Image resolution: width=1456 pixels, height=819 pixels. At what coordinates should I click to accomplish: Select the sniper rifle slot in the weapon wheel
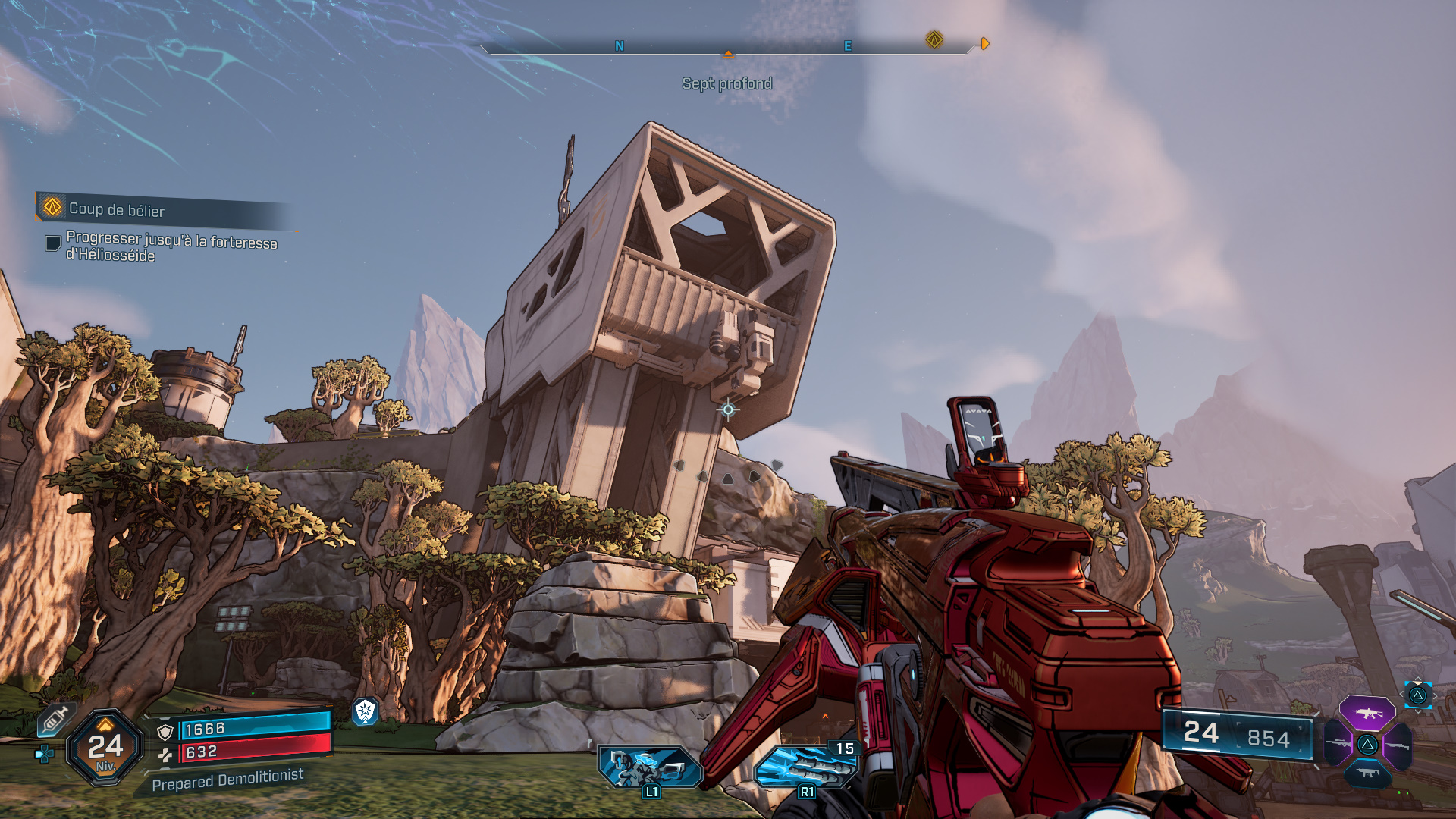click(1338, 743)
